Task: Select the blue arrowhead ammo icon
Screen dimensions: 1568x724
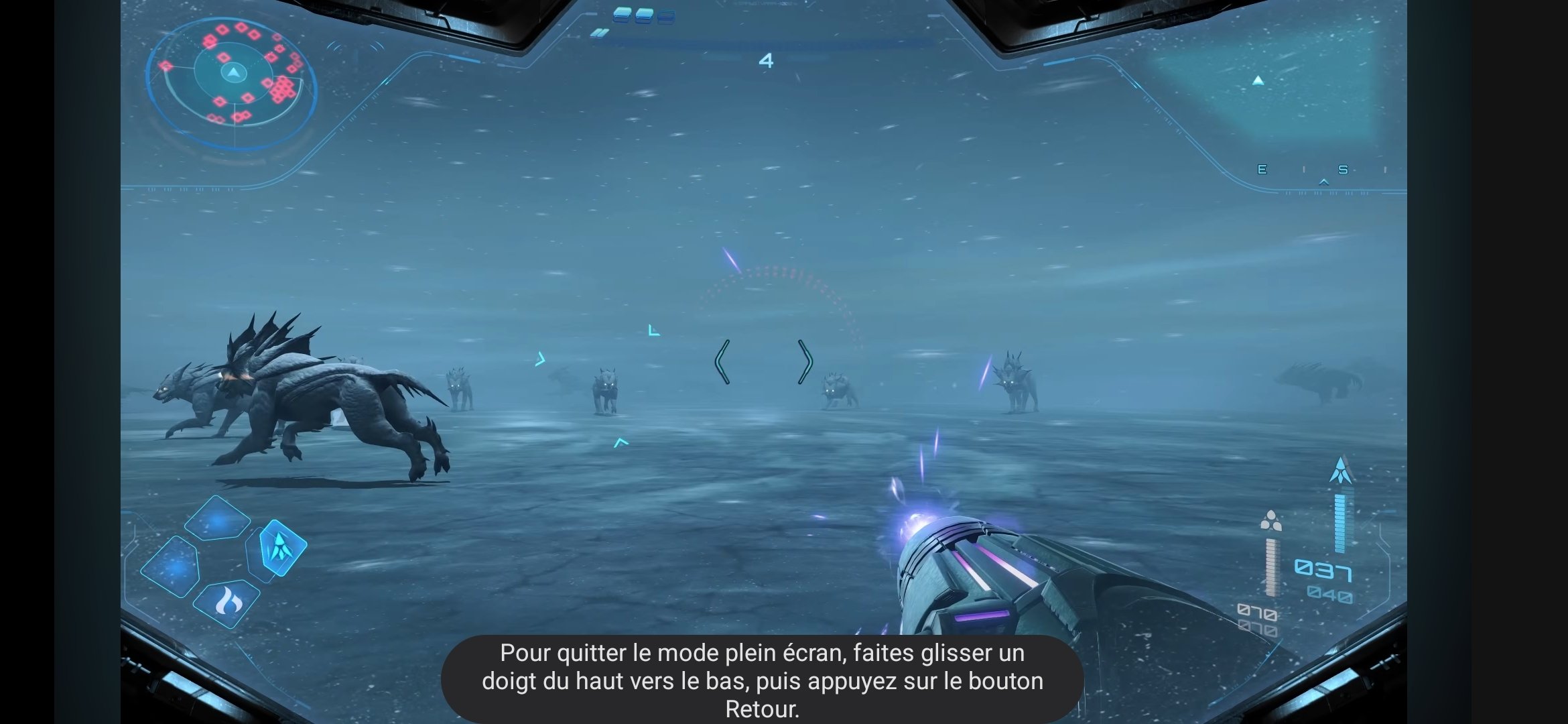Action: pos(1340,471)
